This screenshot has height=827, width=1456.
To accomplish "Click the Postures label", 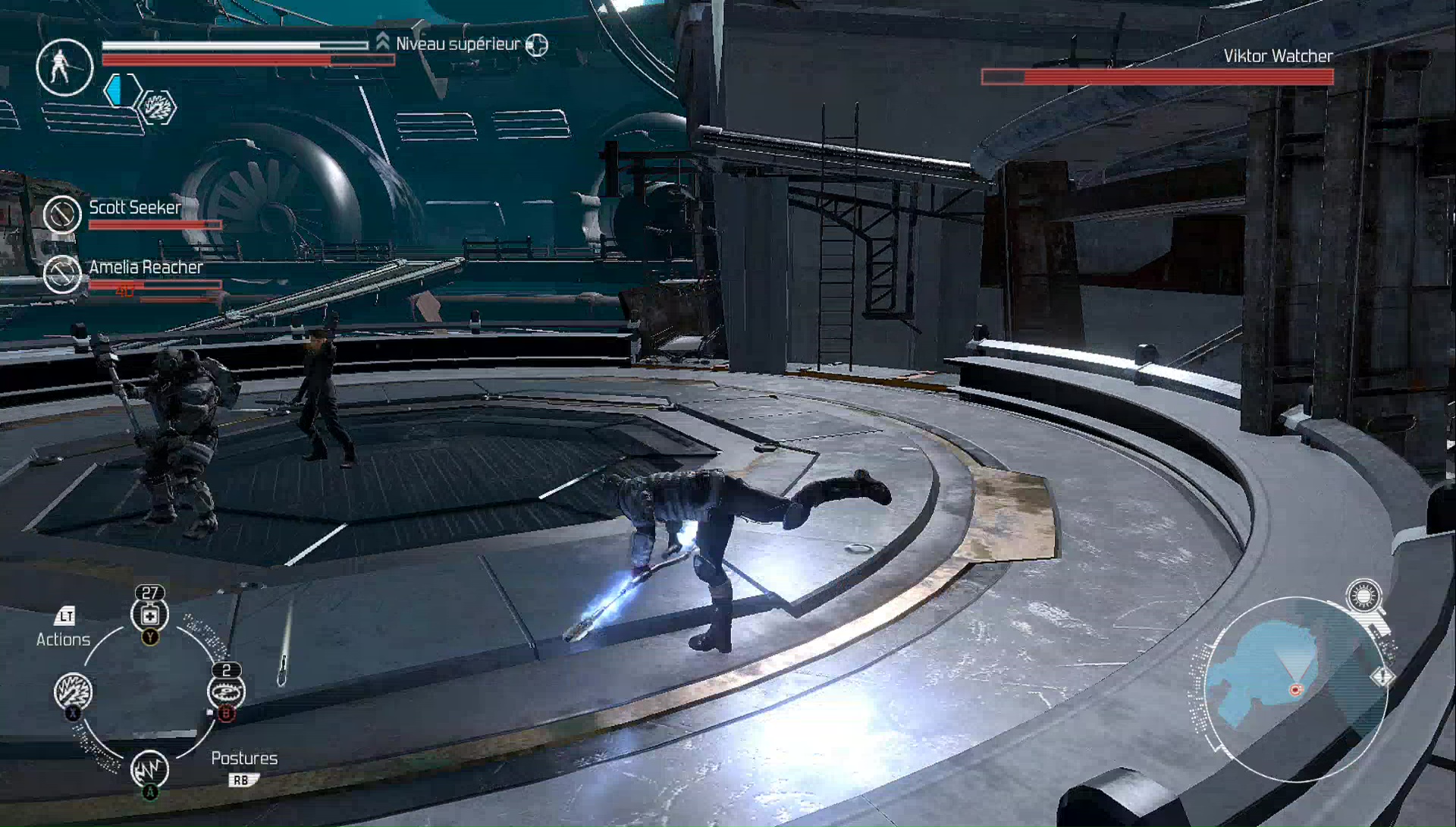I will pyautogui.click(x=244, y=757).
